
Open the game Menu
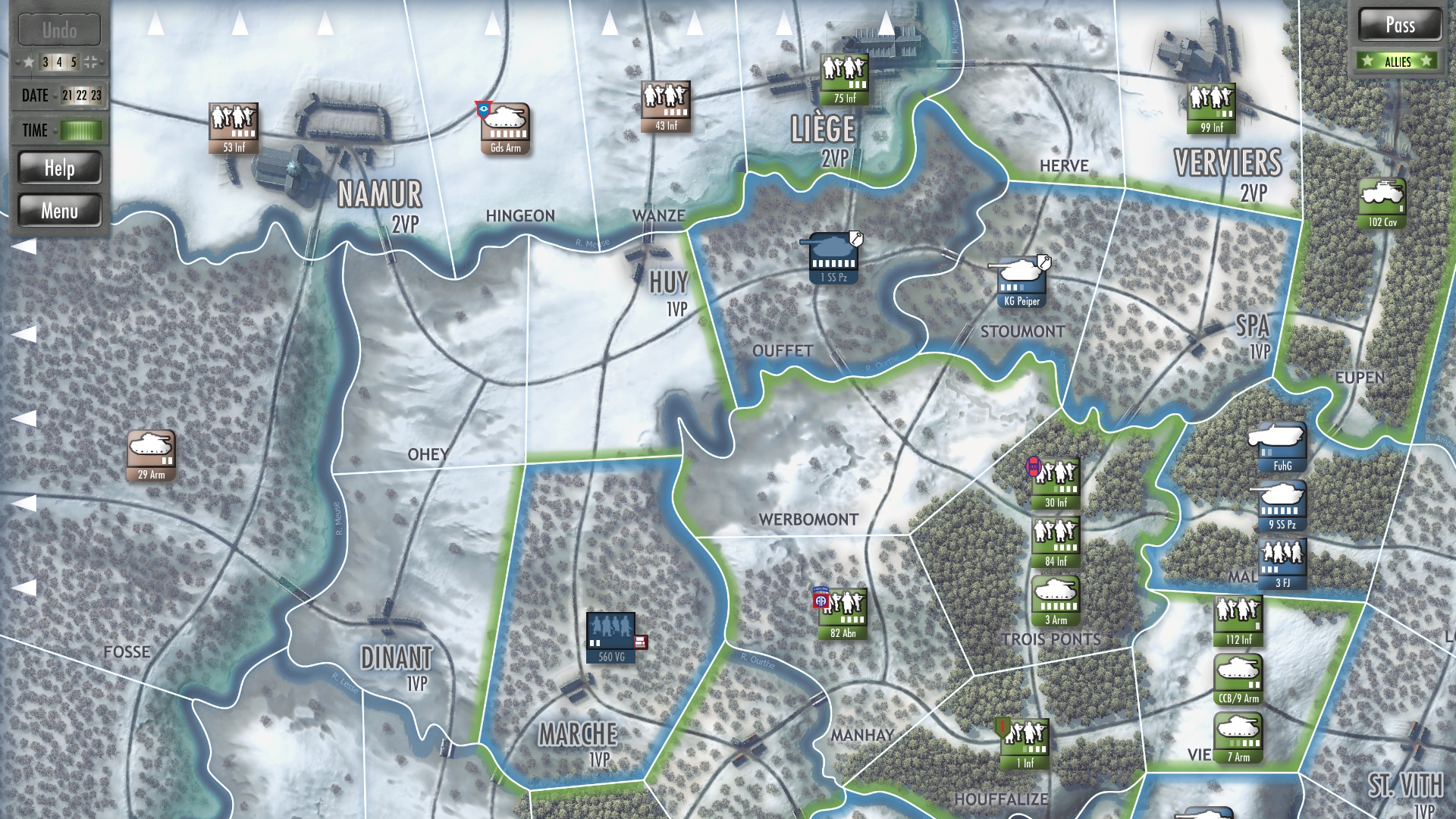coord(61,210)
